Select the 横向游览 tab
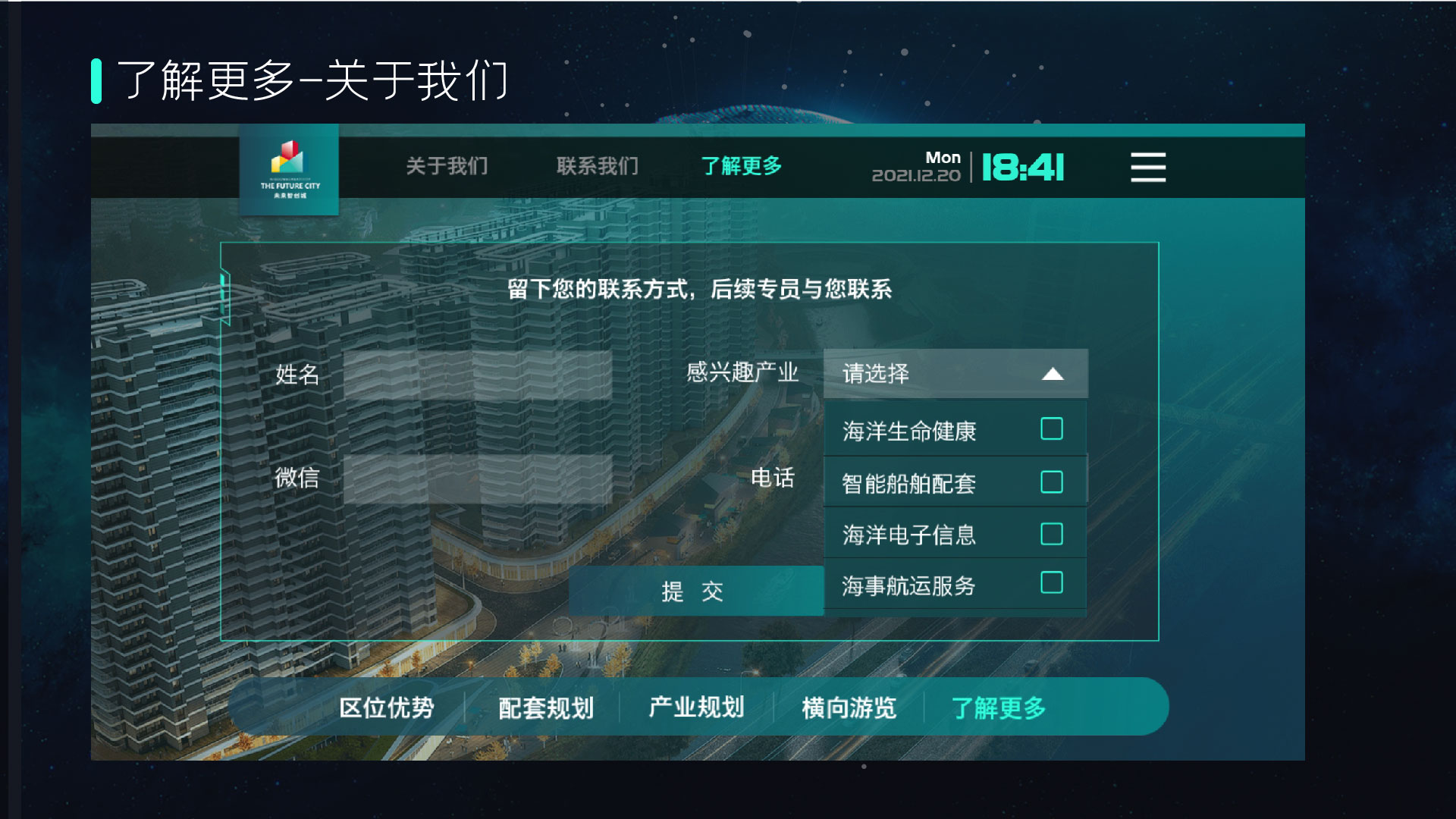1456x819 pixels. pyautogui.click(x=849, y=707)
